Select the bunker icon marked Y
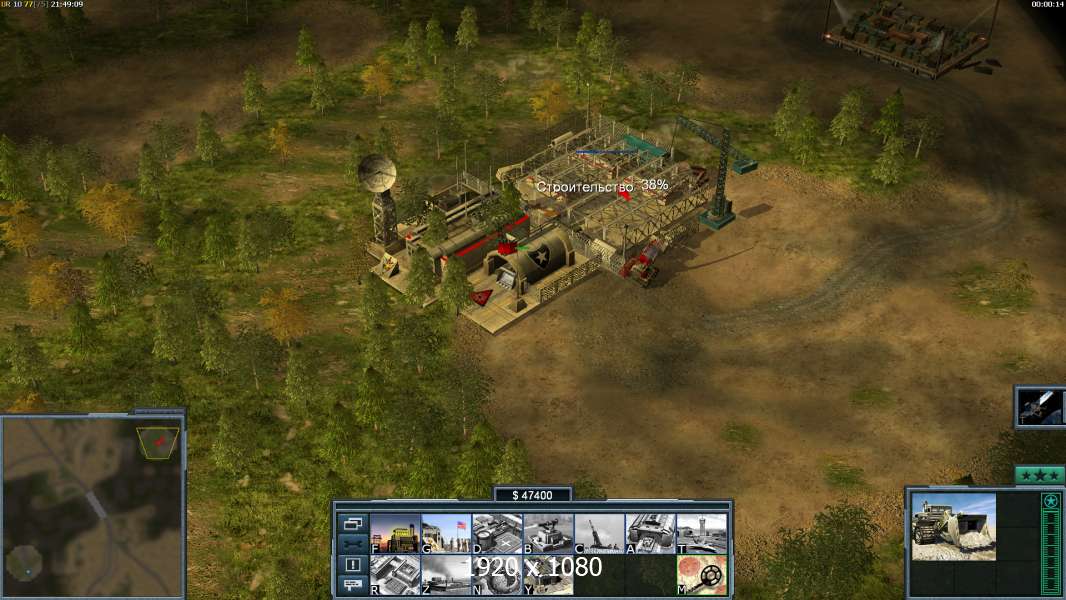 (x=548, y=575)
